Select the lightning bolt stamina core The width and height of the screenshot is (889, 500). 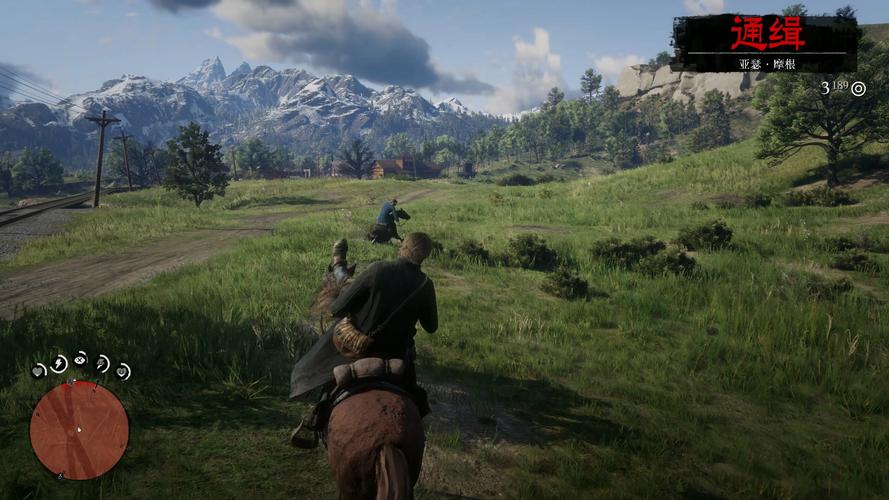59,363
